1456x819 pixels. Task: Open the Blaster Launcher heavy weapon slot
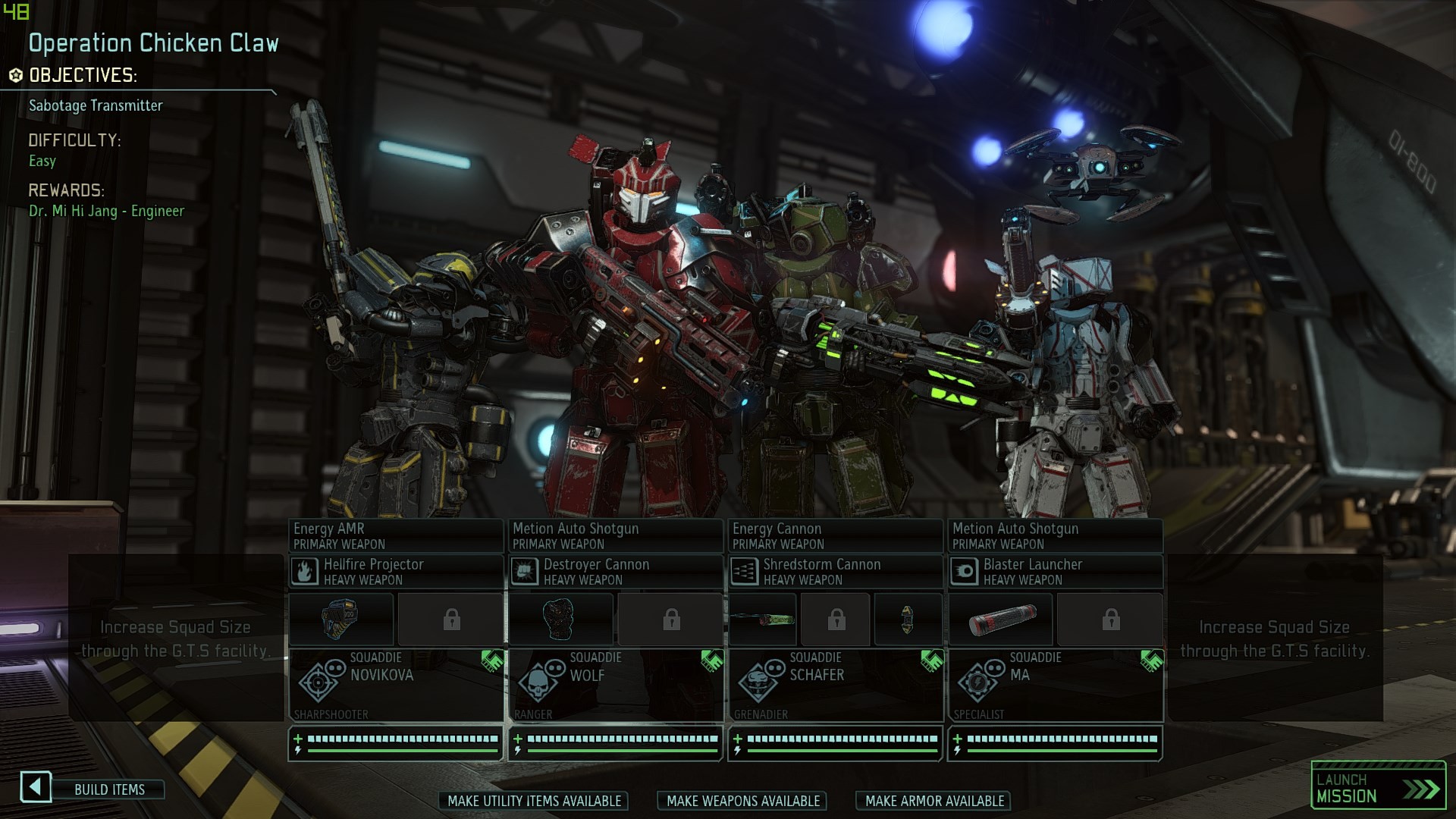(x=1054, y=571)
